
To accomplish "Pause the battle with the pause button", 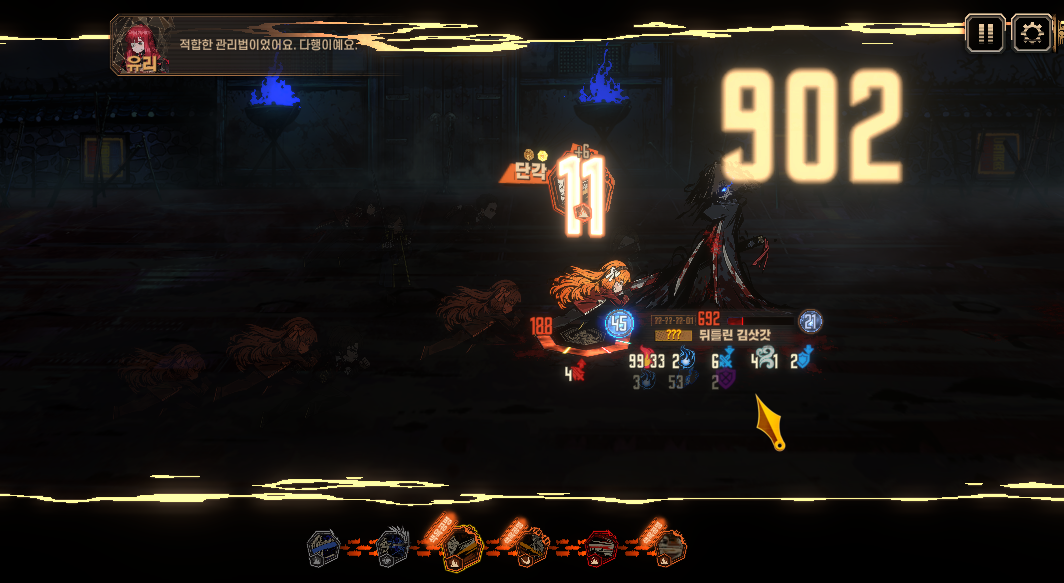I will (x=985, y=33).
